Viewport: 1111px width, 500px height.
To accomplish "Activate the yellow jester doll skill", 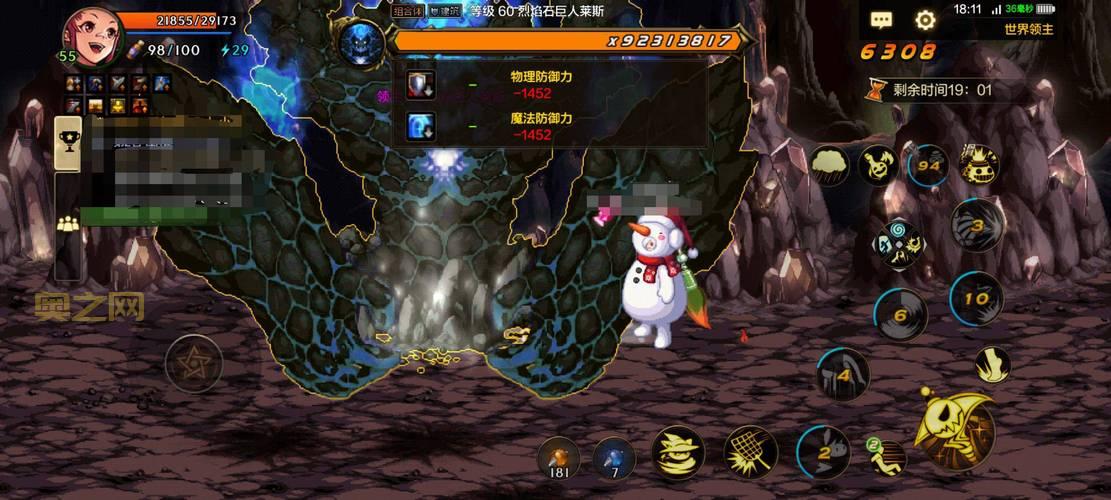I will pos(877,164).
